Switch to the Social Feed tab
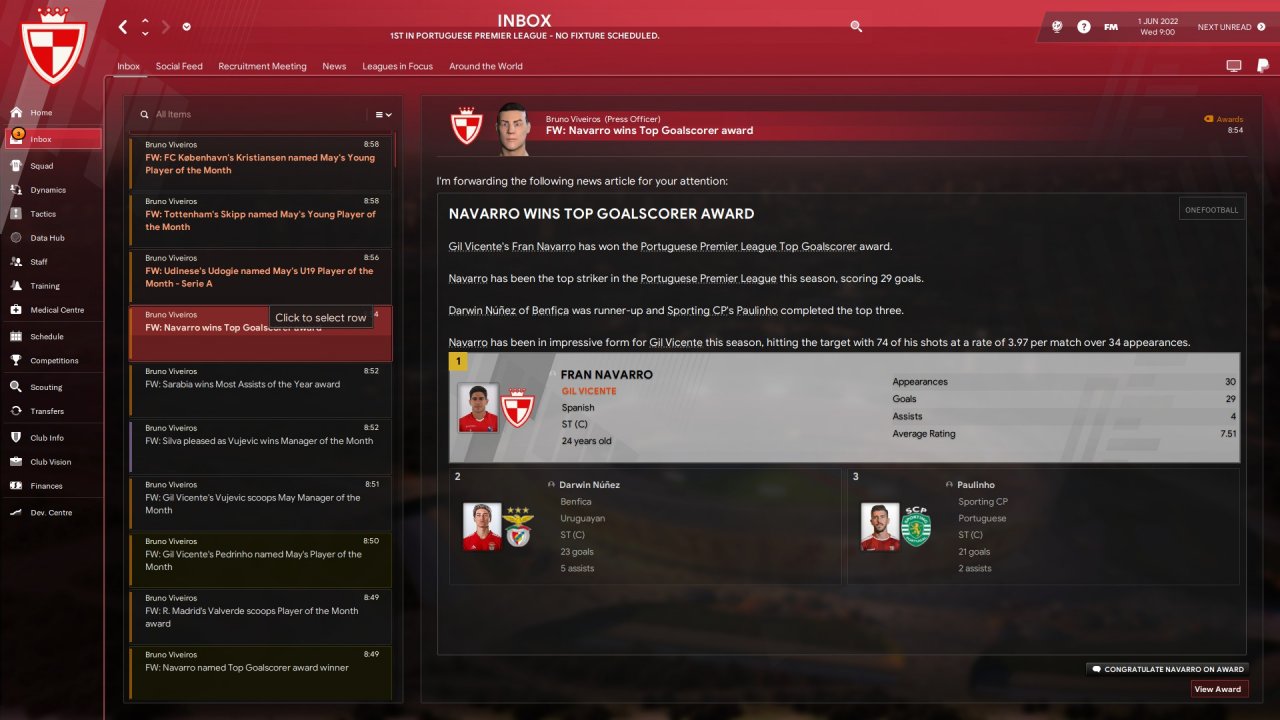Screen dimensions: 1280x720 click(x=179, y=66)
